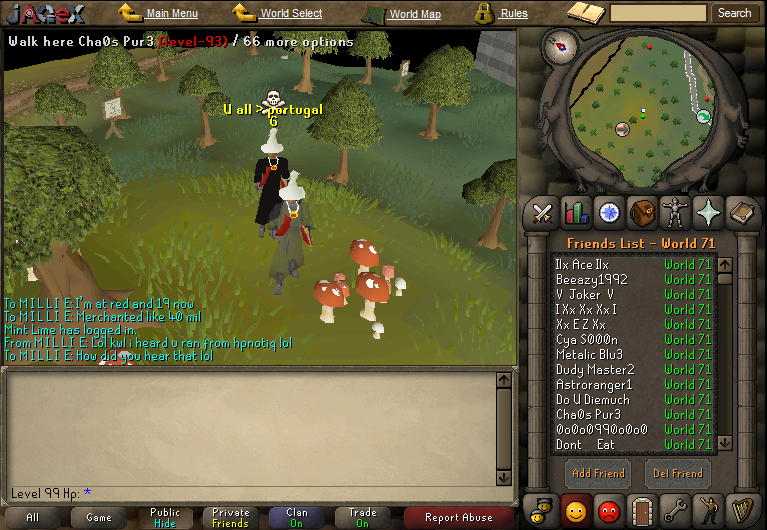Open the magic spellbook tab
This screenshot has width=767, height=530.
point(708,212)
